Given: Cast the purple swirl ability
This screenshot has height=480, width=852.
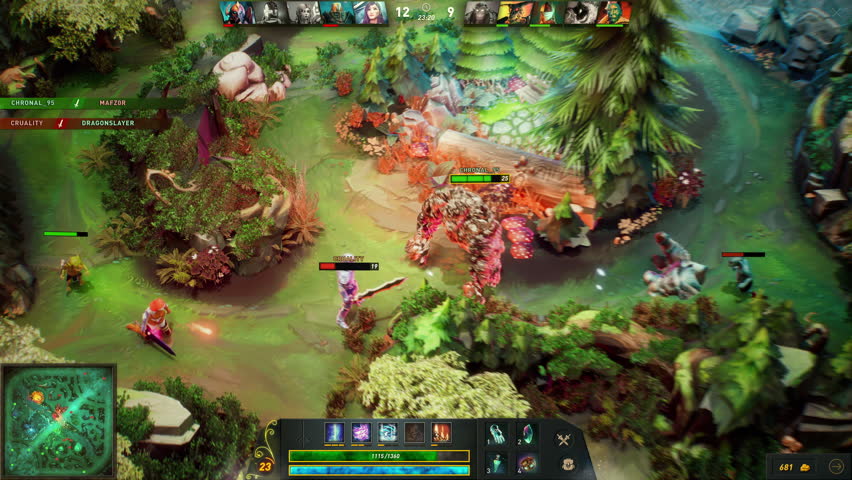Looking at the screenshot, I should click(361, 433).
